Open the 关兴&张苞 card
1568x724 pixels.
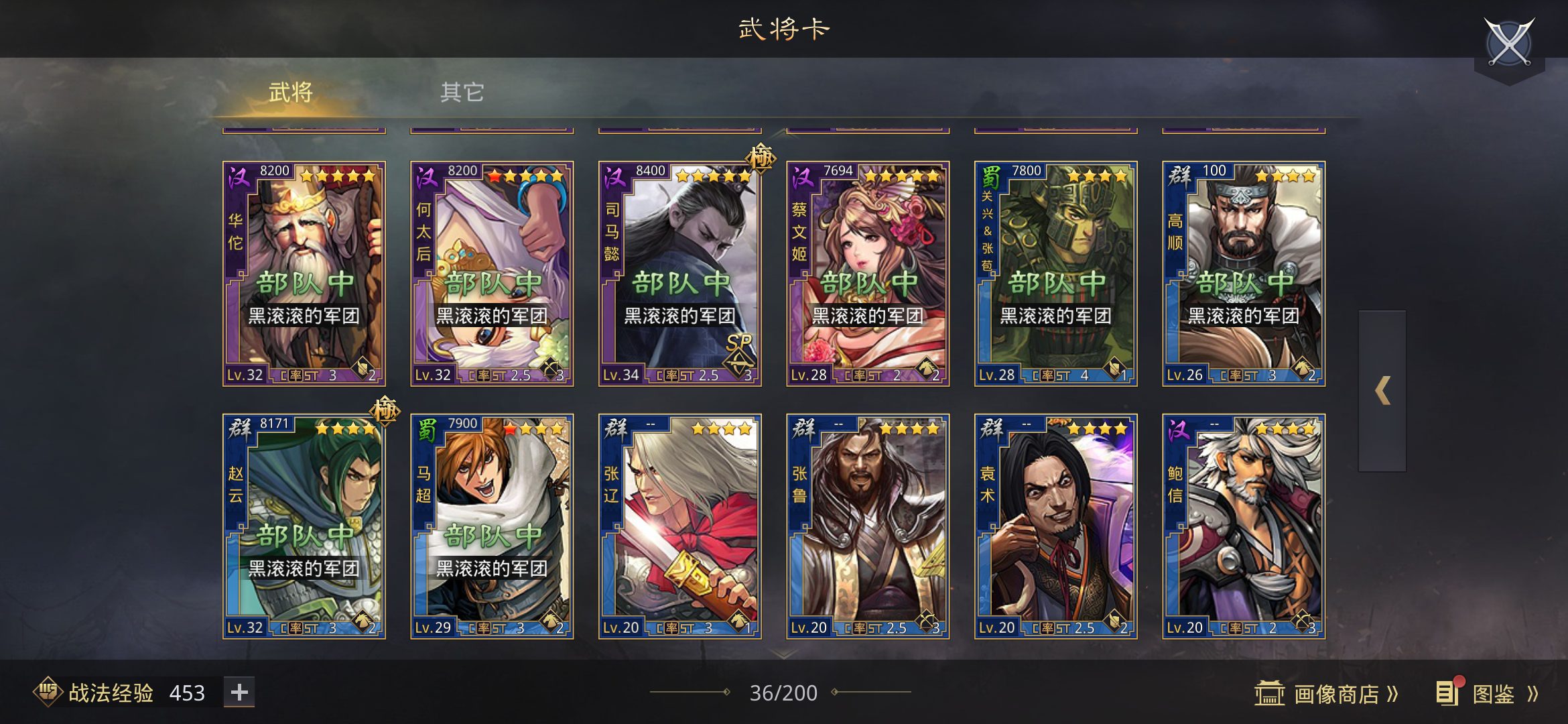(1055, 274)
